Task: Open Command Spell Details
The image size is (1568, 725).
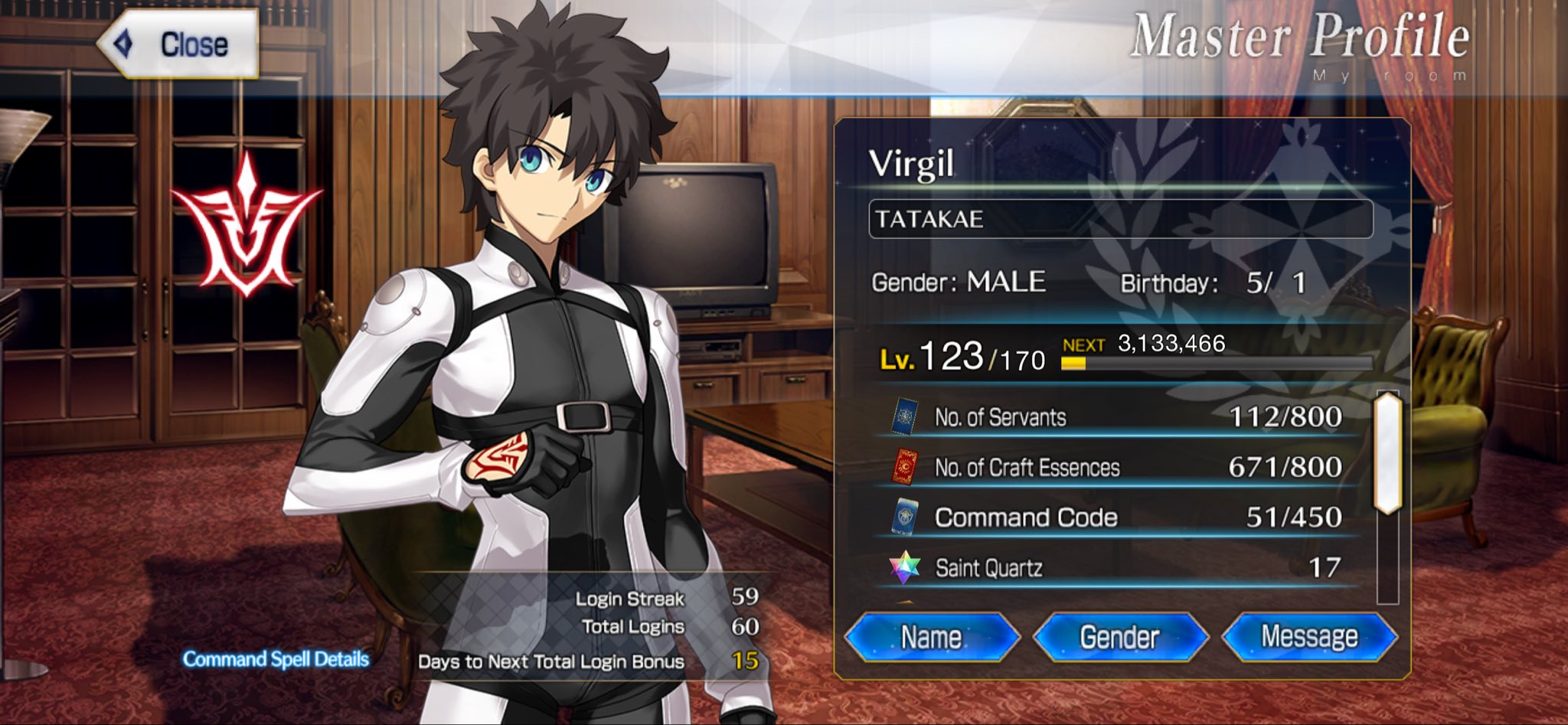Action: coord(276,659)
